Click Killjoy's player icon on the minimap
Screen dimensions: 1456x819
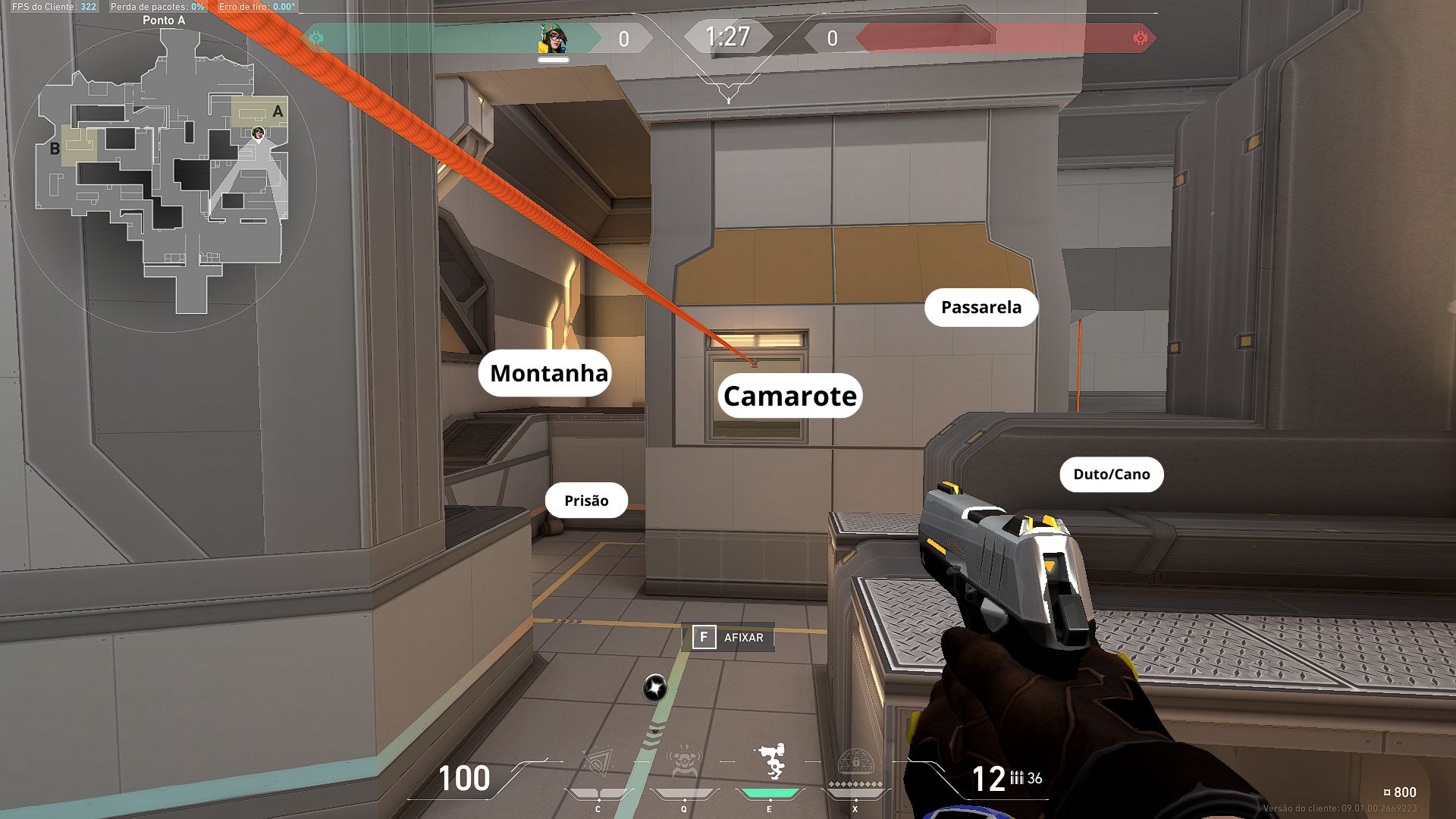[x=258, y=133]
